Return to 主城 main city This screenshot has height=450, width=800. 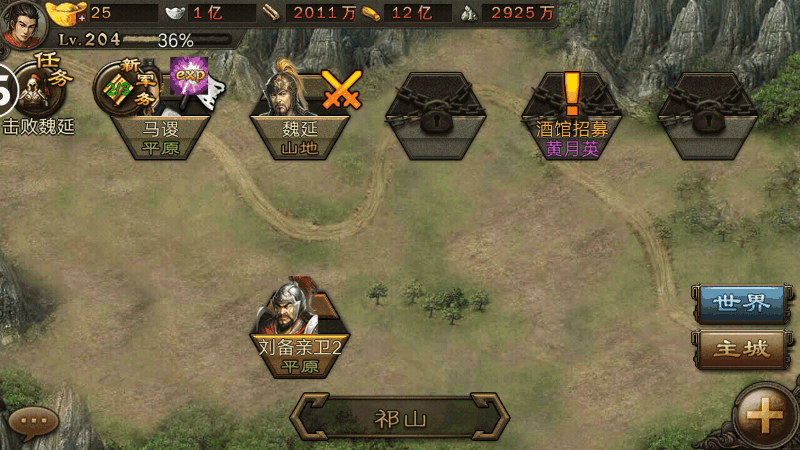(x=741, y=349)
